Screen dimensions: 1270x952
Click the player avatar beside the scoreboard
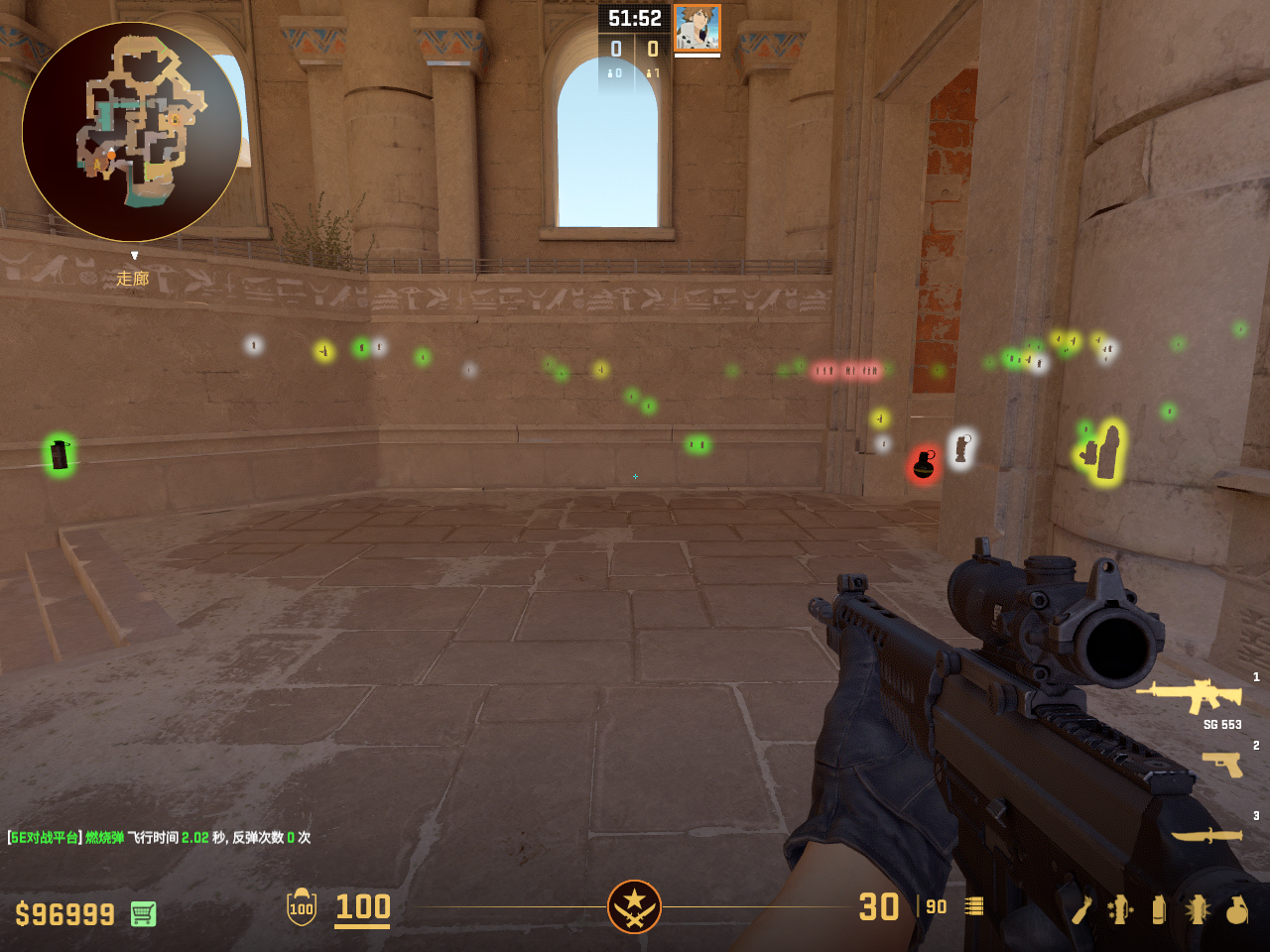pyautogui.click(x=697, y=28)
